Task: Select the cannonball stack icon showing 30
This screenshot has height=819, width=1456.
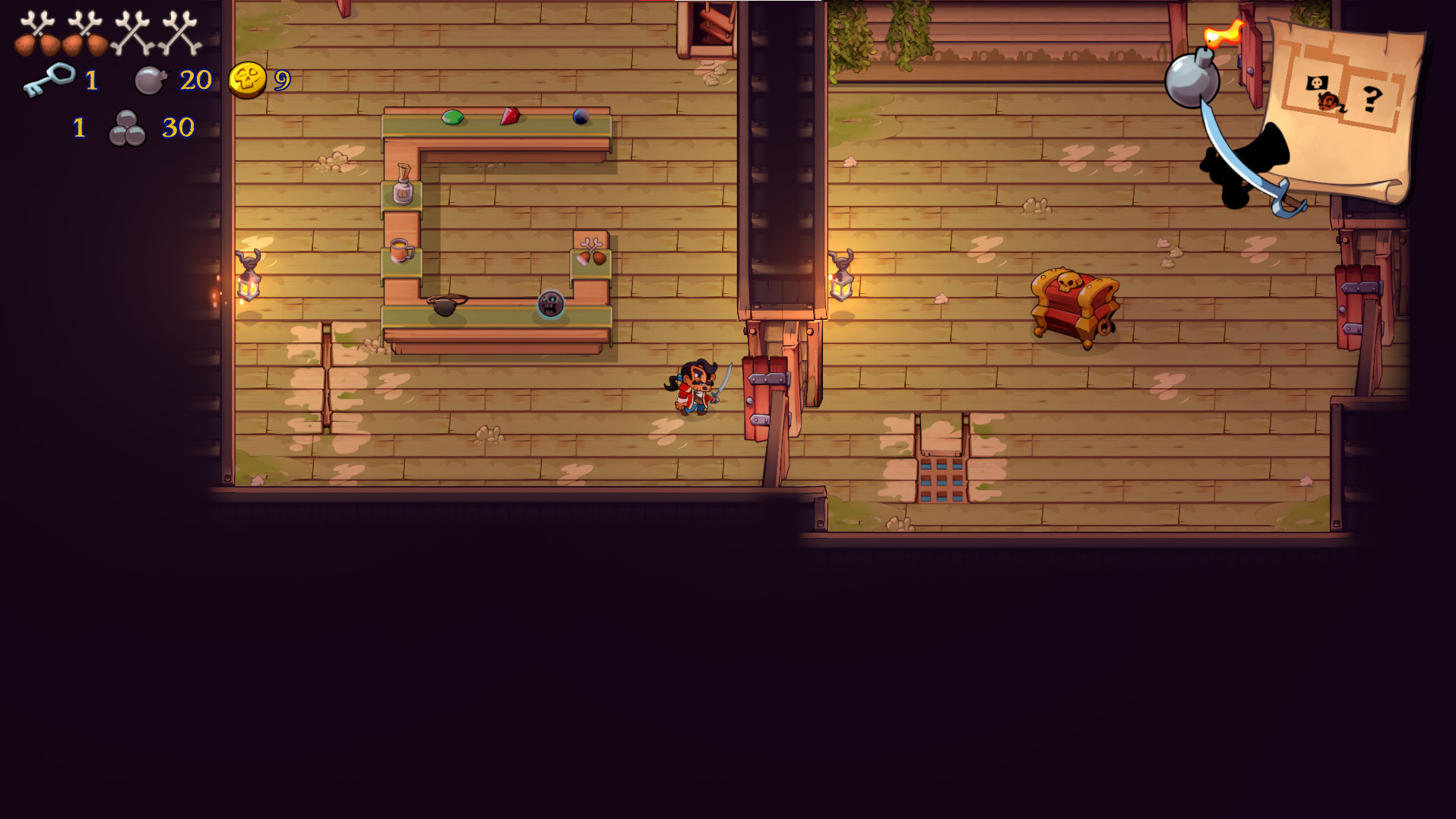Action: (x=128, y=127)
